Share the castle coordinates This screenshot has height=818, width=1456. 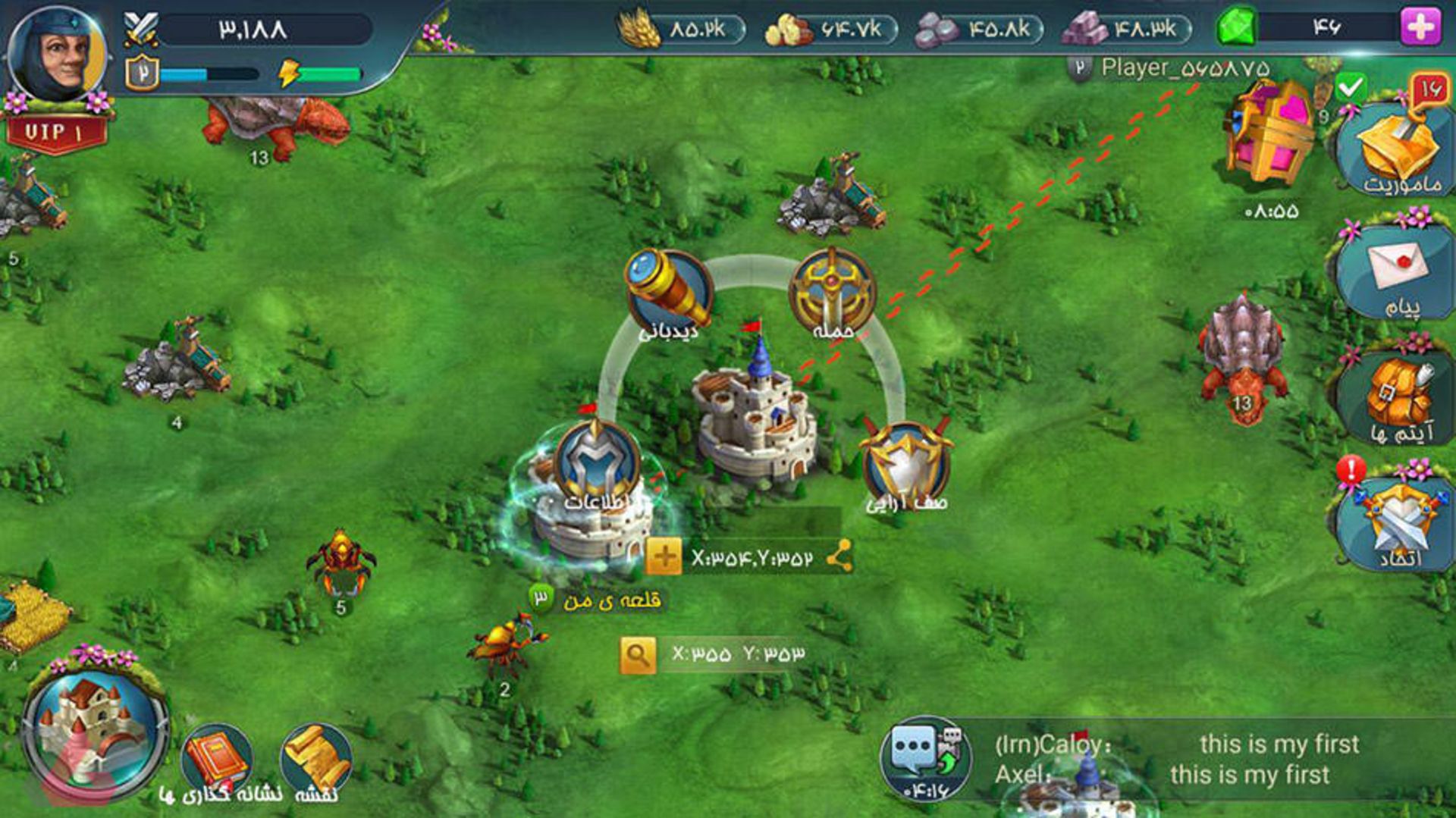point(839,557)
